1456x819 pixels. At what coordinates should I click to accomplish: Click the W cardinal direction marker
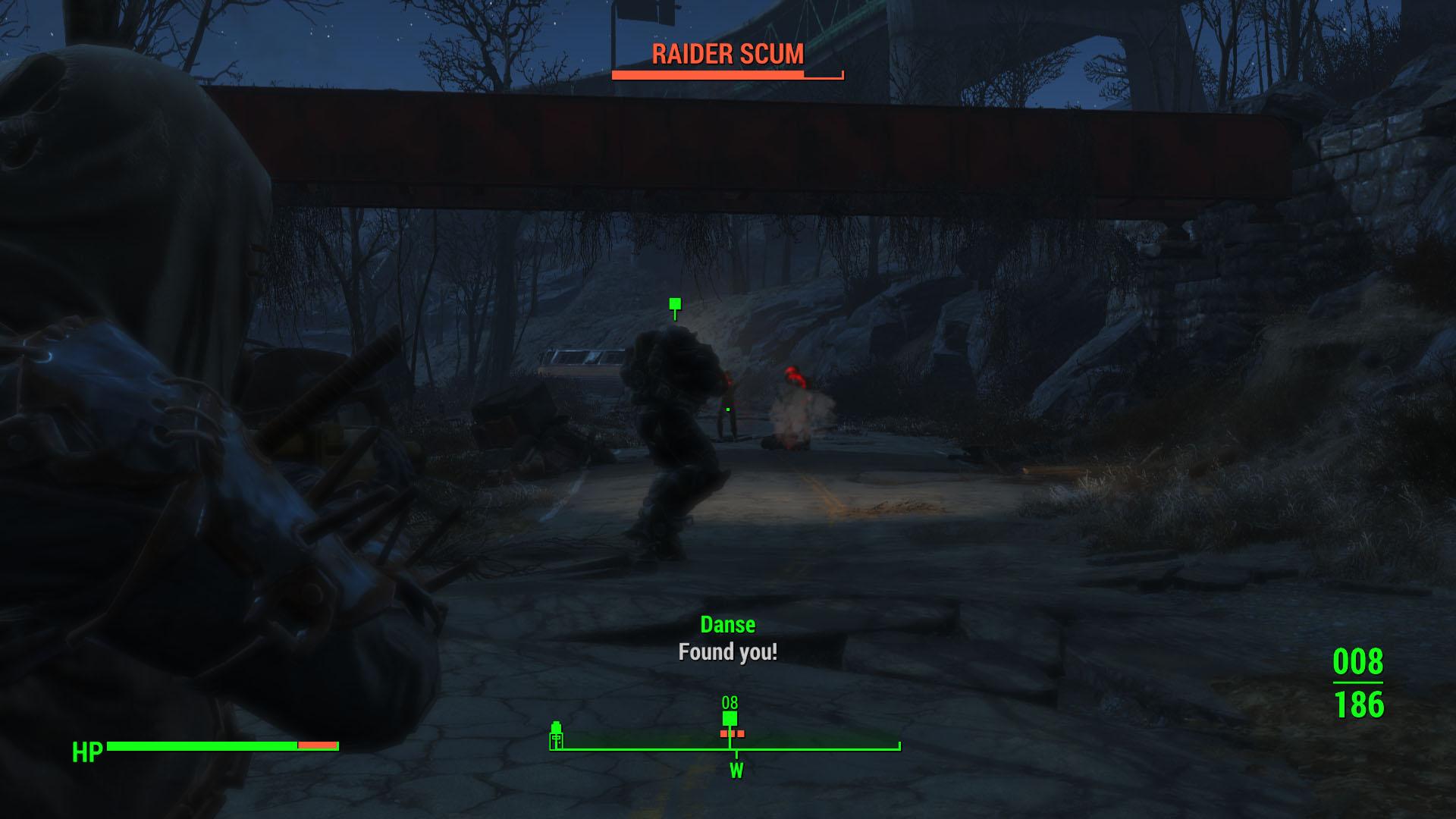click(x=736, y=770)
